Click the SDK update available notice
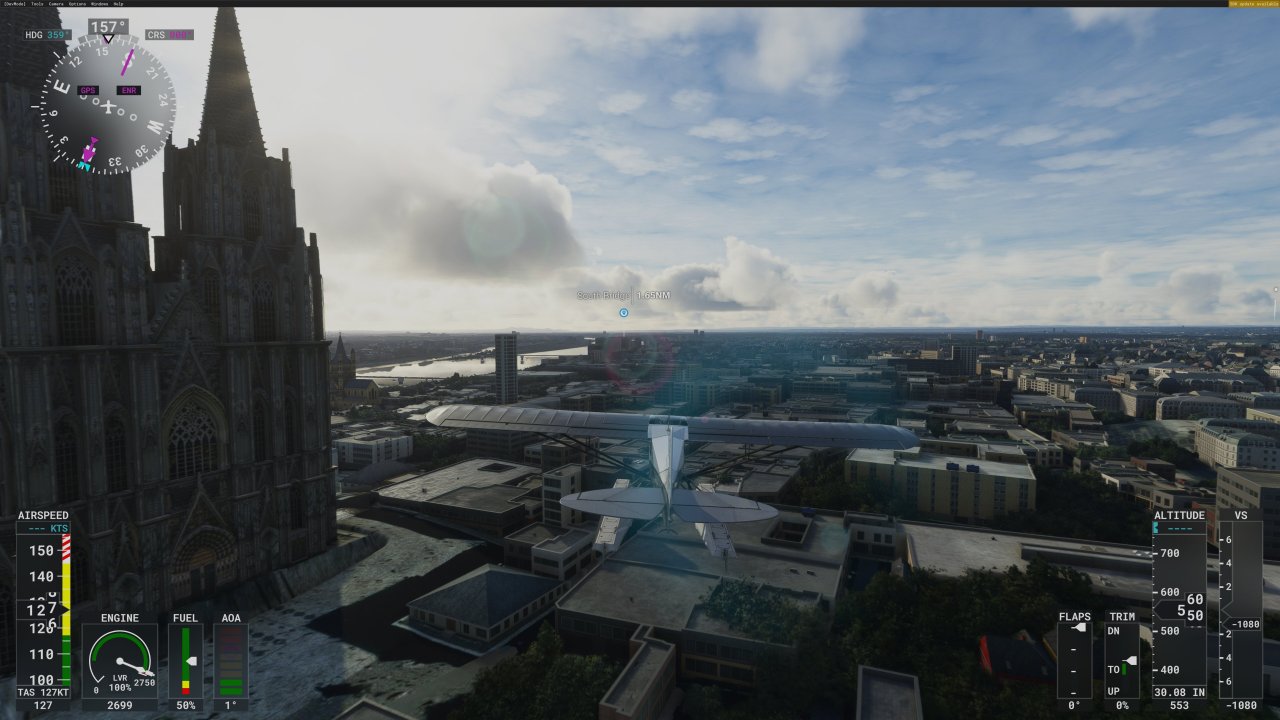The width and height of the screenshot is (1280, 720). (x=1254, y=4)
